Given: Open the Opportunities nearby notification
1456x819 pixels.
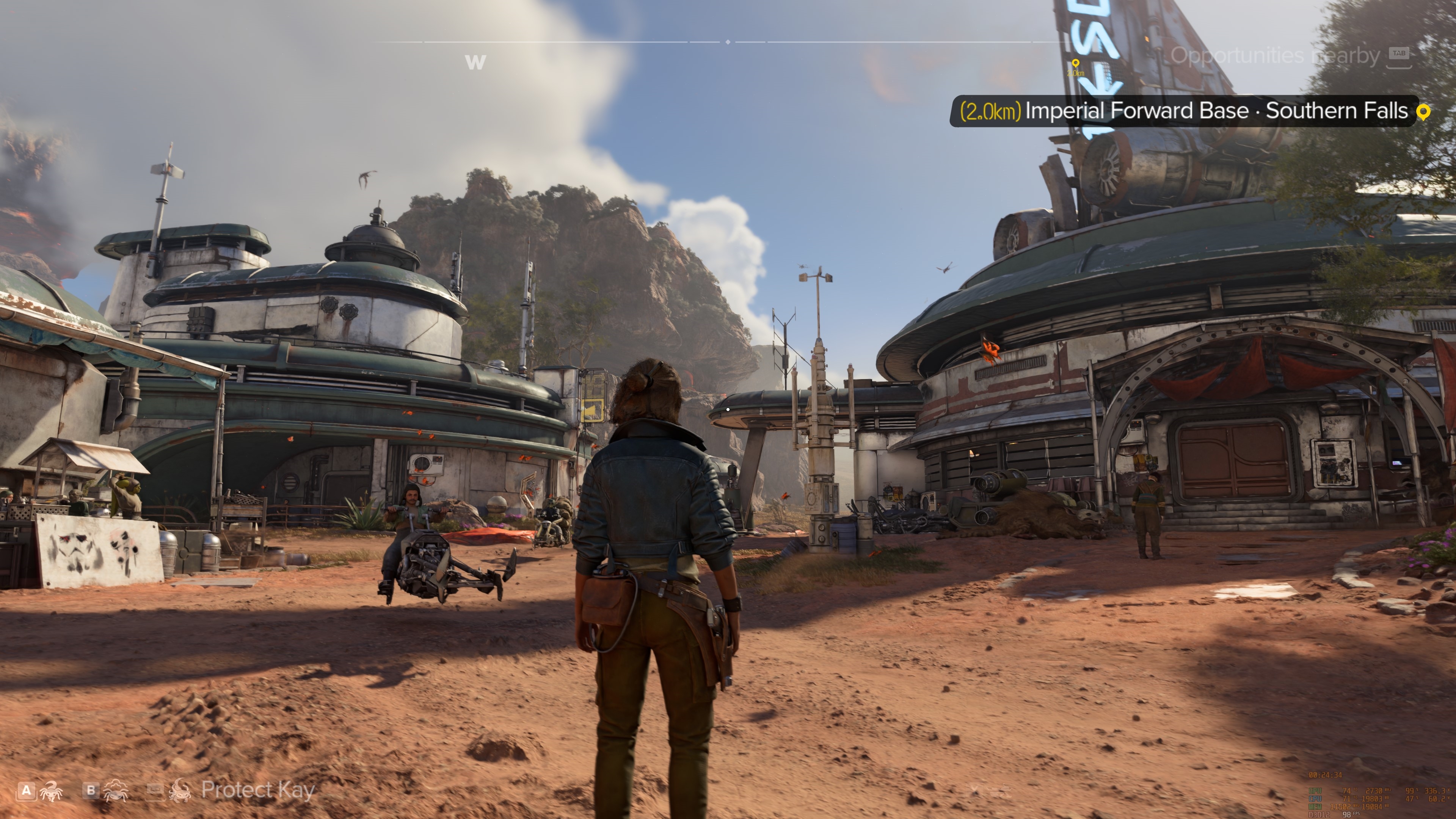Looking at the screenshot, I should (1275, 55).
